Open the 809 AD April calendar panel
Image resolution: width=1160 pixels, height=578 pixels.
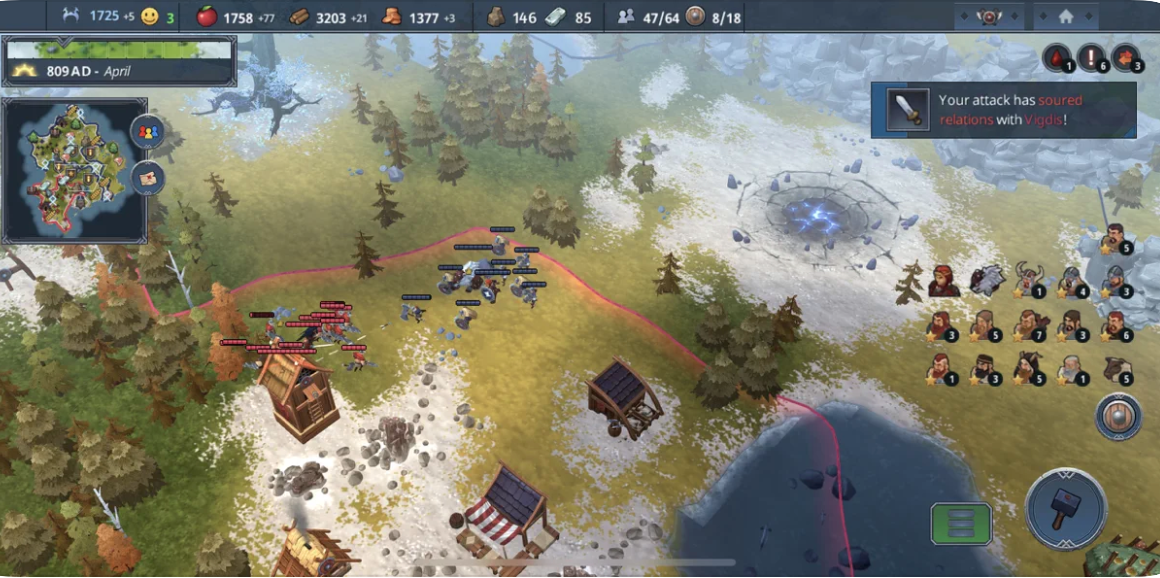120,60
